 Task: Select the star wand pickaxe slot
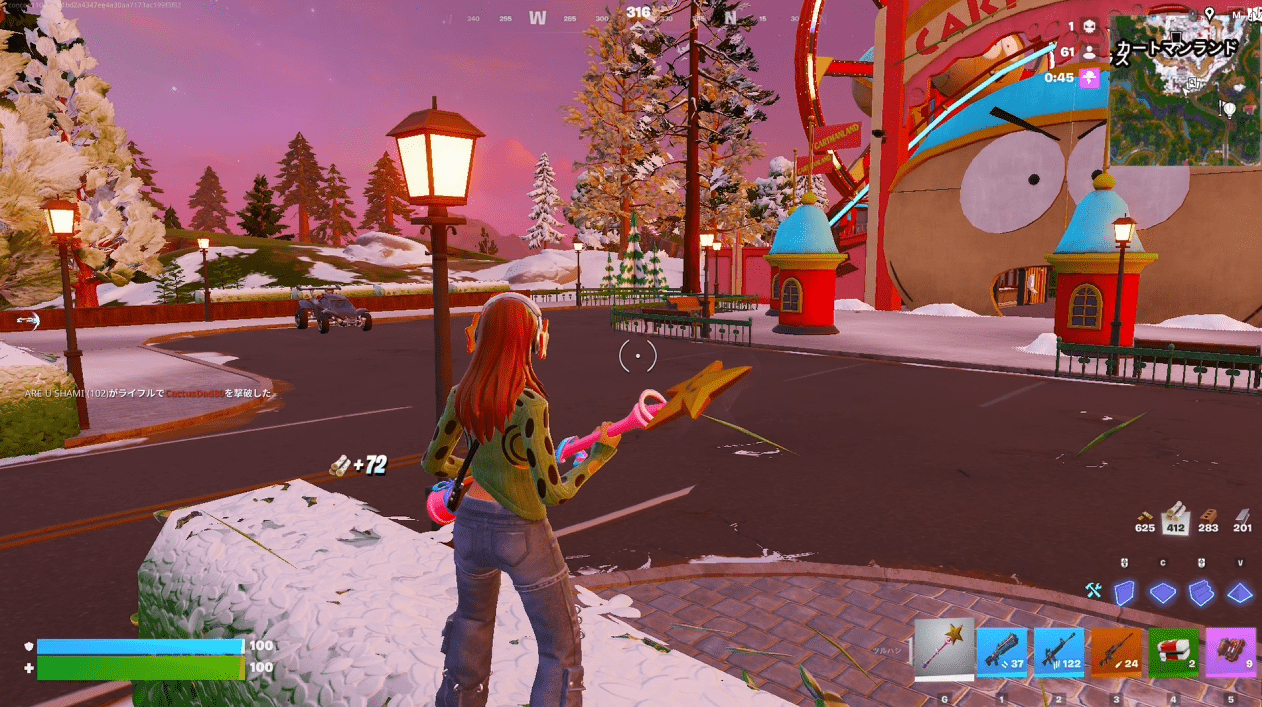point(944,648)
